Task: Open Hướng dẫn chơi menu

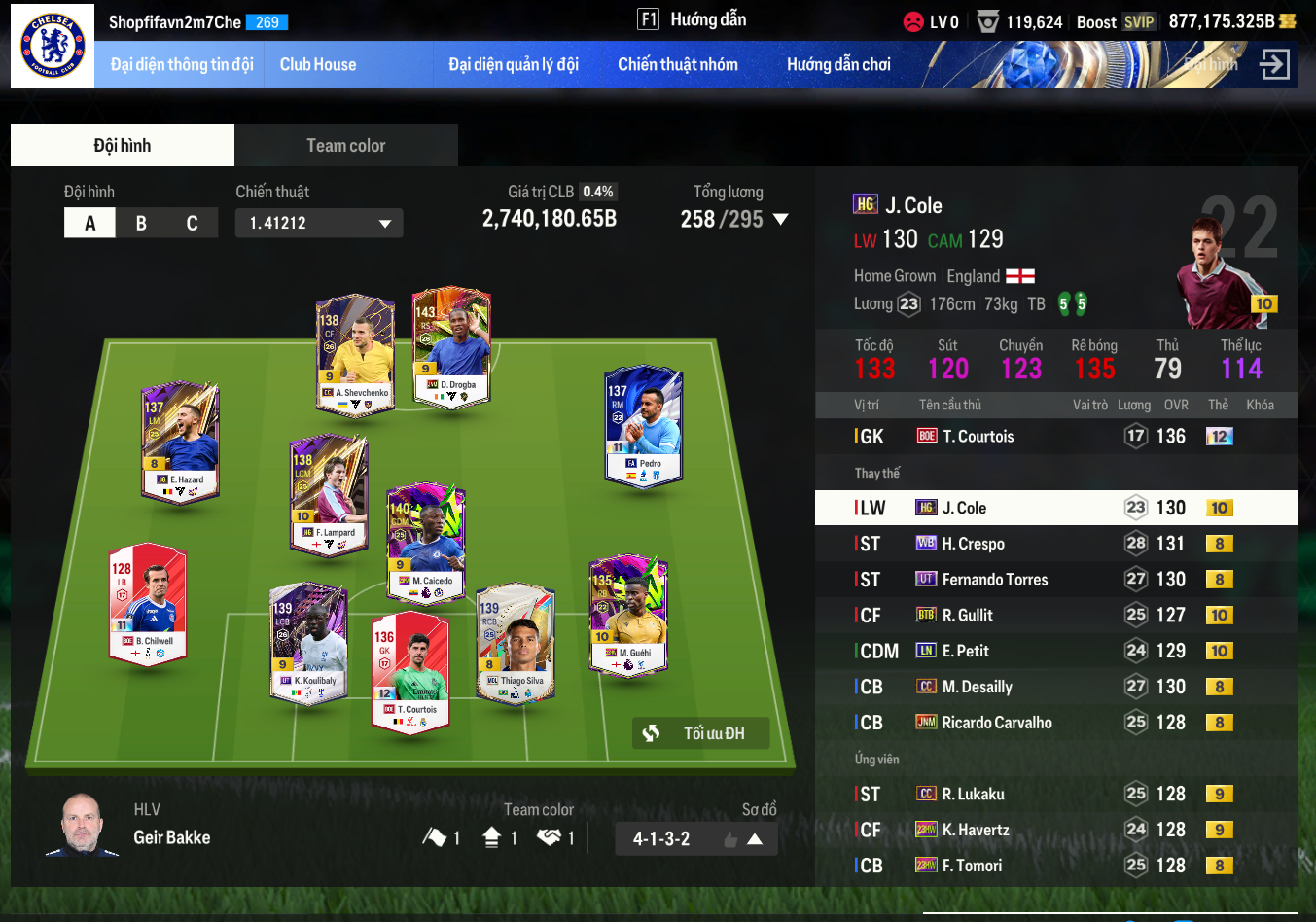Action: [x=838, y=65]
